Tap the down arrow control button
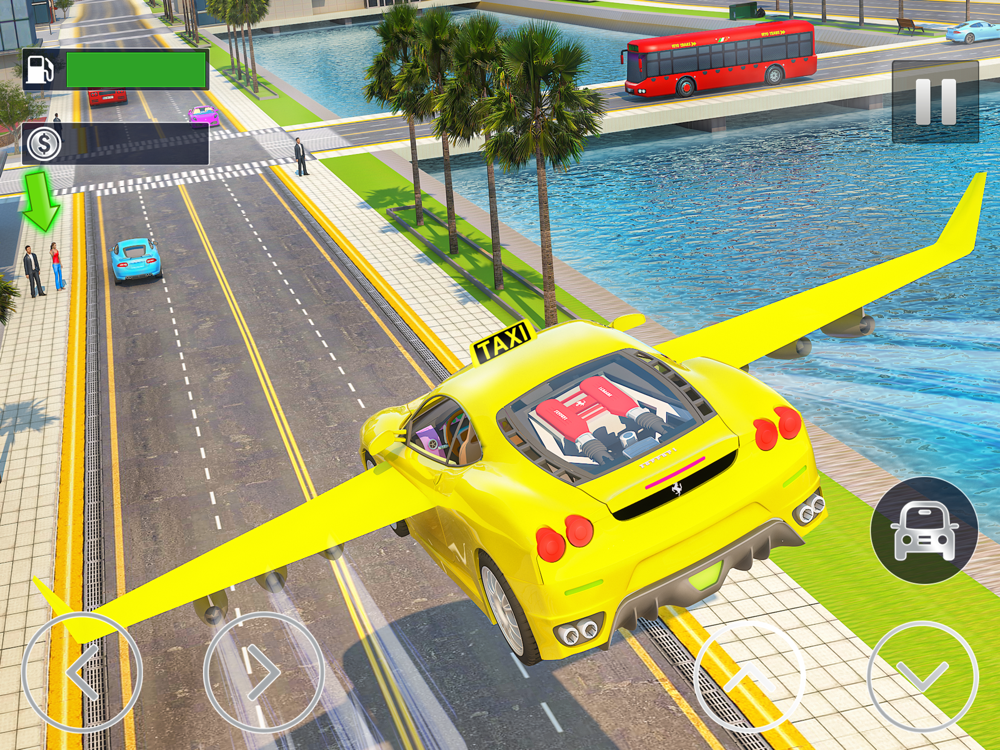The width and height of the screenshot is (1000, 750). [x=922, y=676]
